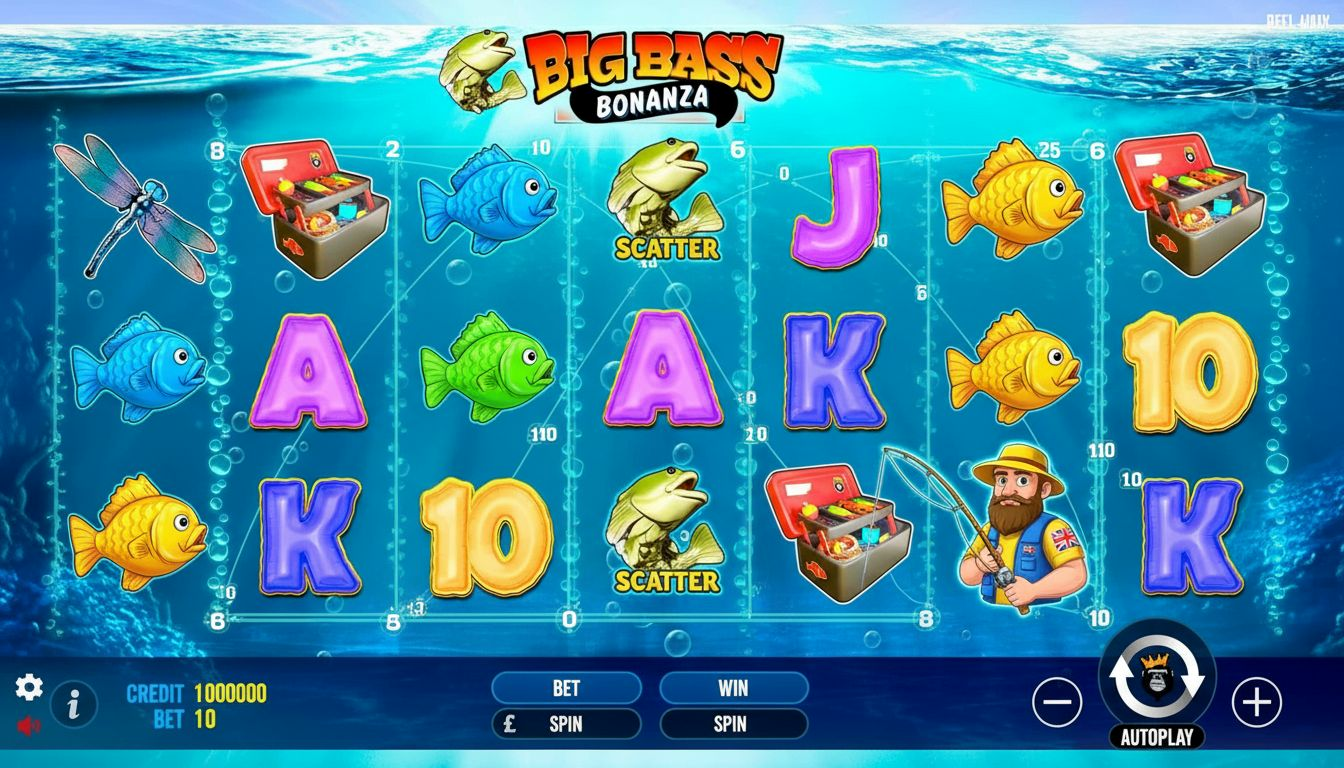The image size is (1344, 768).
Task: Spin the reels with the circular arrows button
Action: tap(1157, 676)
